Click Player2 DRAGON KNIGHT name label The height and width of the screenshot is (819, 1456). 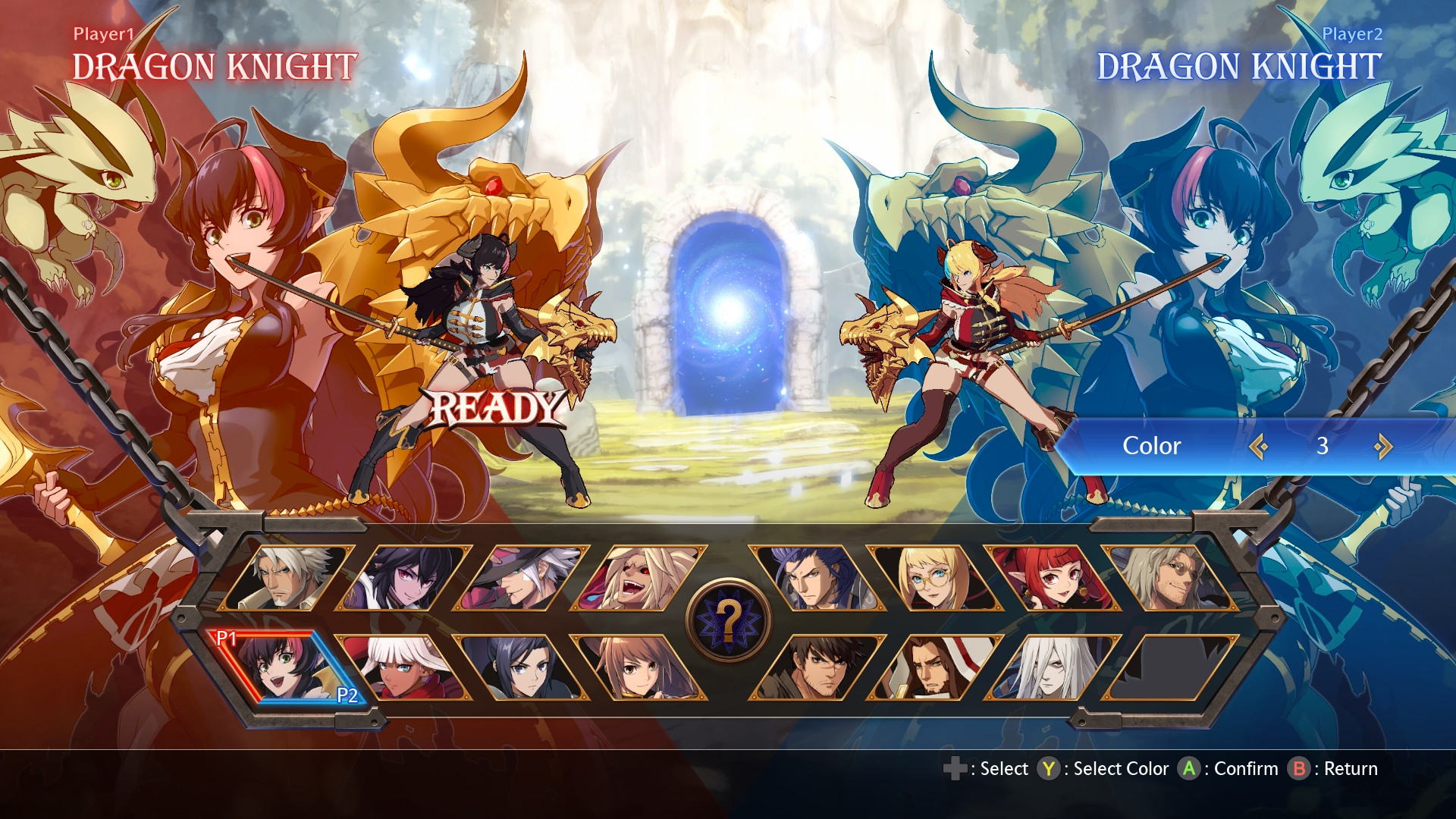click(1240, 68)
